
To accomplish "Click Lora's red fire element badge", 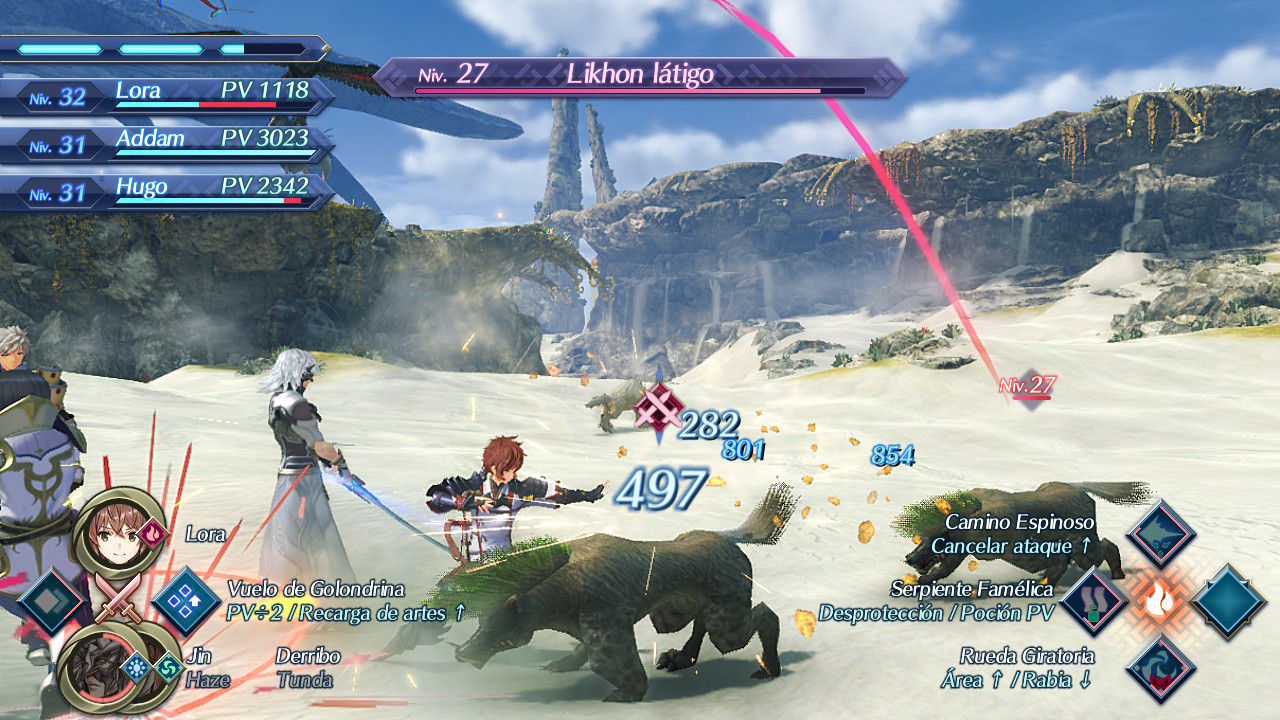I will pos(151,532).
